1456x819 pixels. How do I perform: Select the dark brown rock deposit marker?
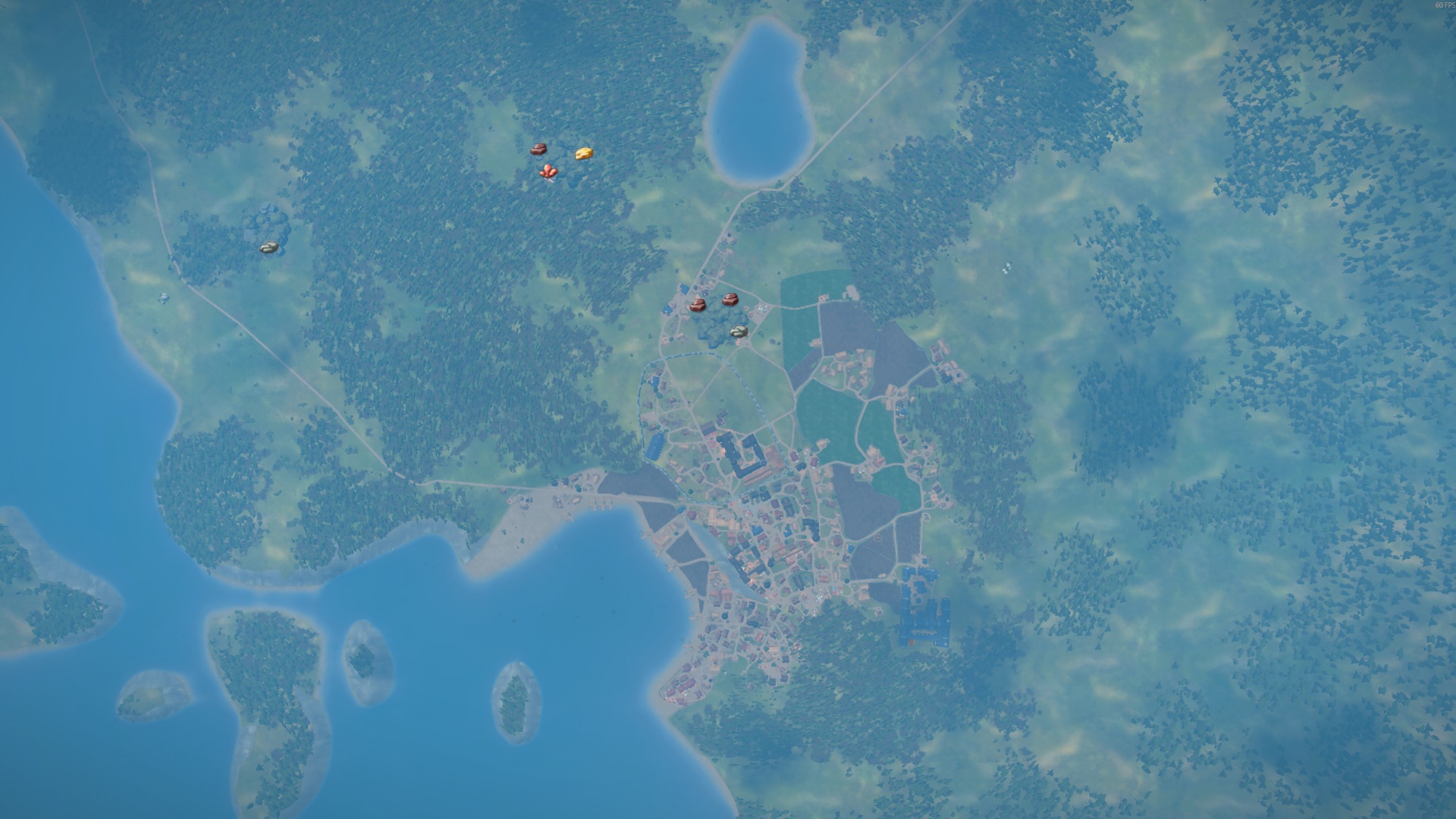tap(538, 150)
